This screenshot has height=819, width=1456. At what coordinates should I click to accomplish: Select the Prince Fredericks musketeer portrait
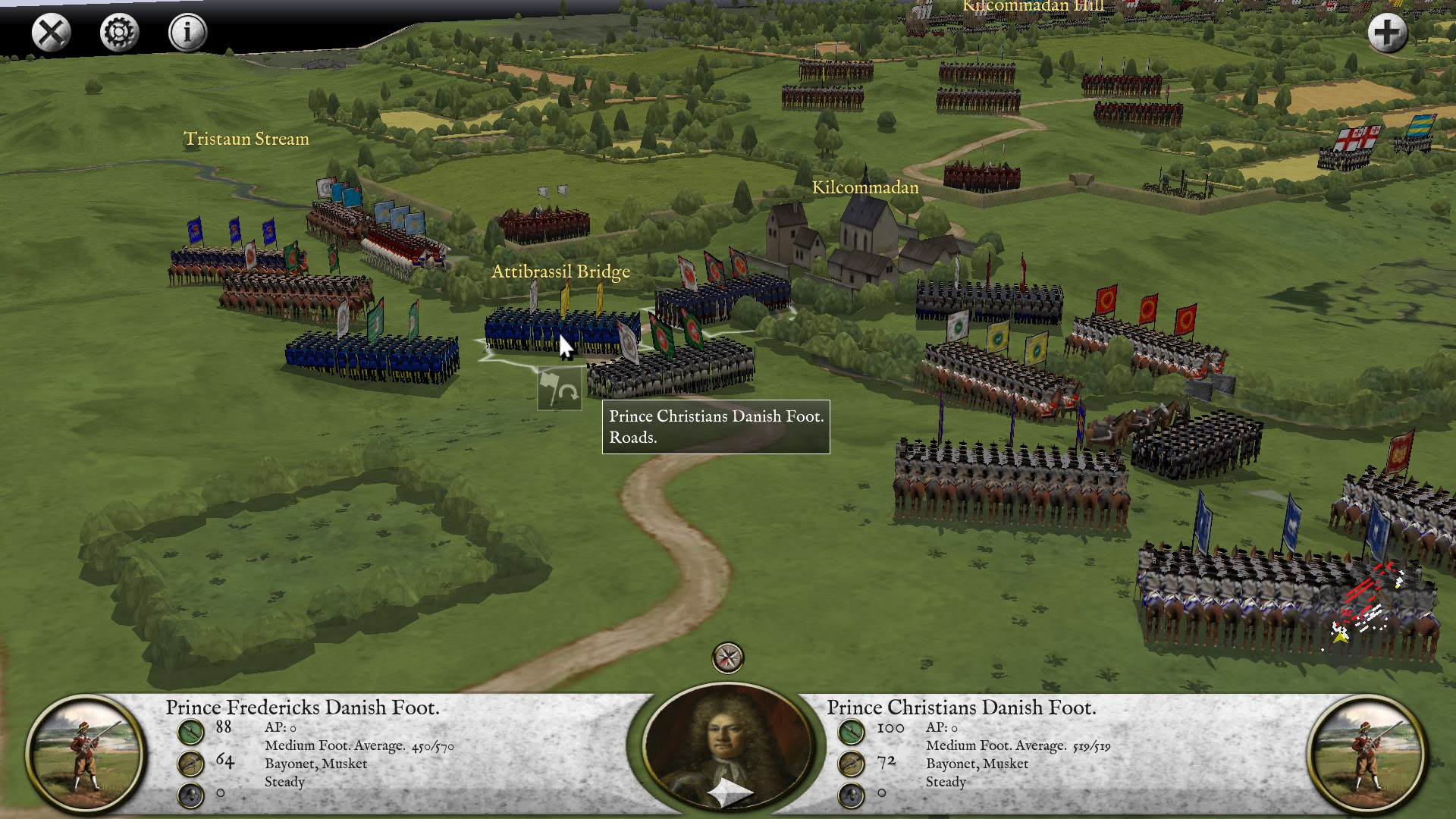pos(85,755)
